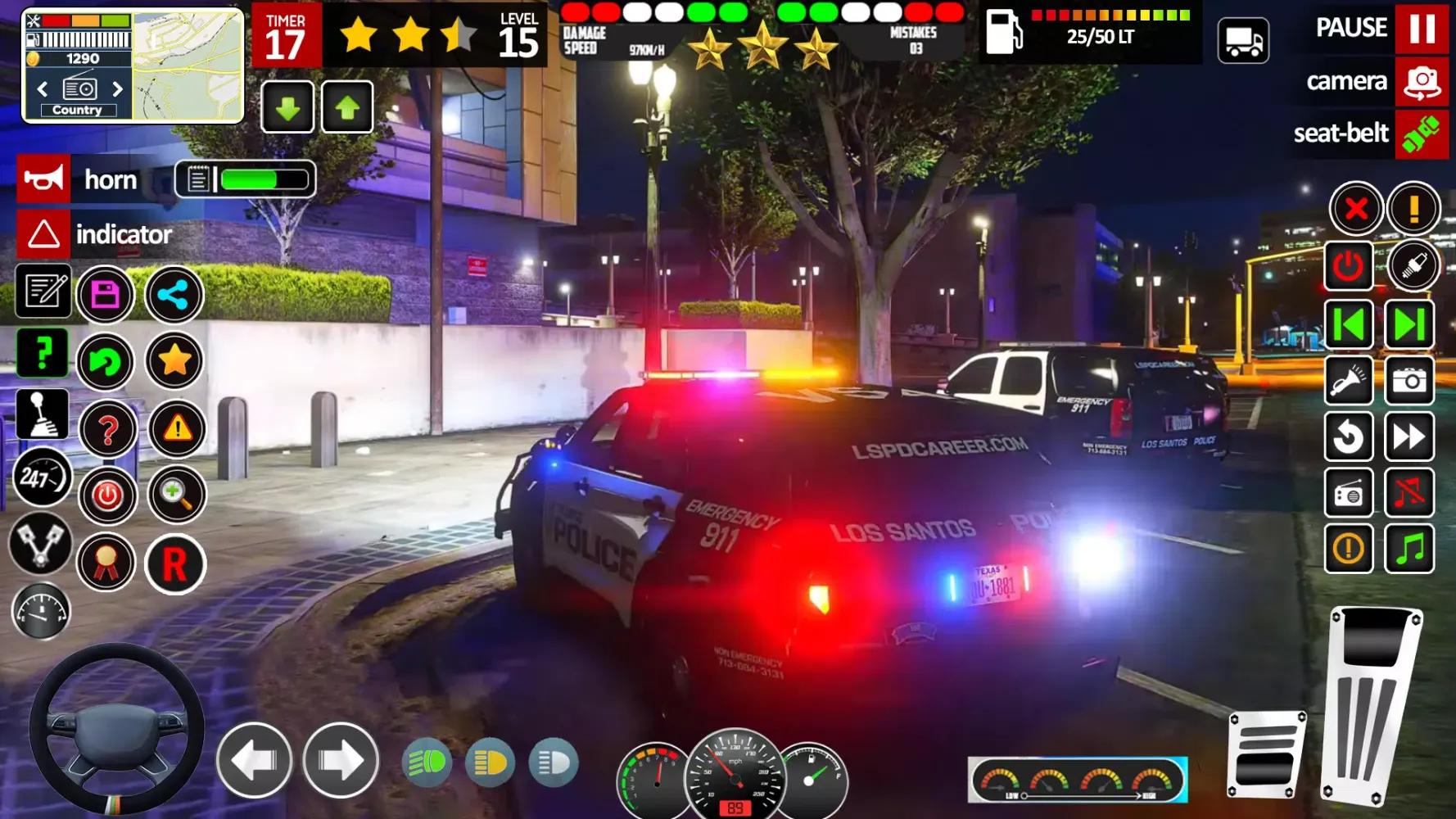Click the pink save disk icon
Image resolution: width=1456 pixels, height=819 pixels.
pos(106,295)
